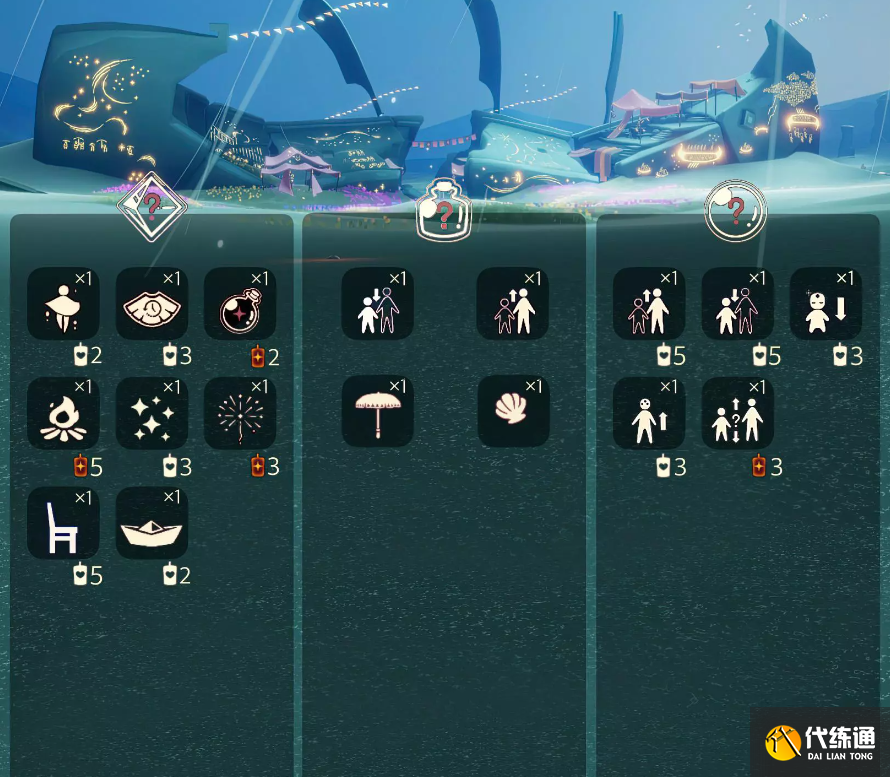Select the pink seashell item
The width and height of the screenshot is (890, 777).
[x=513, y=412]
